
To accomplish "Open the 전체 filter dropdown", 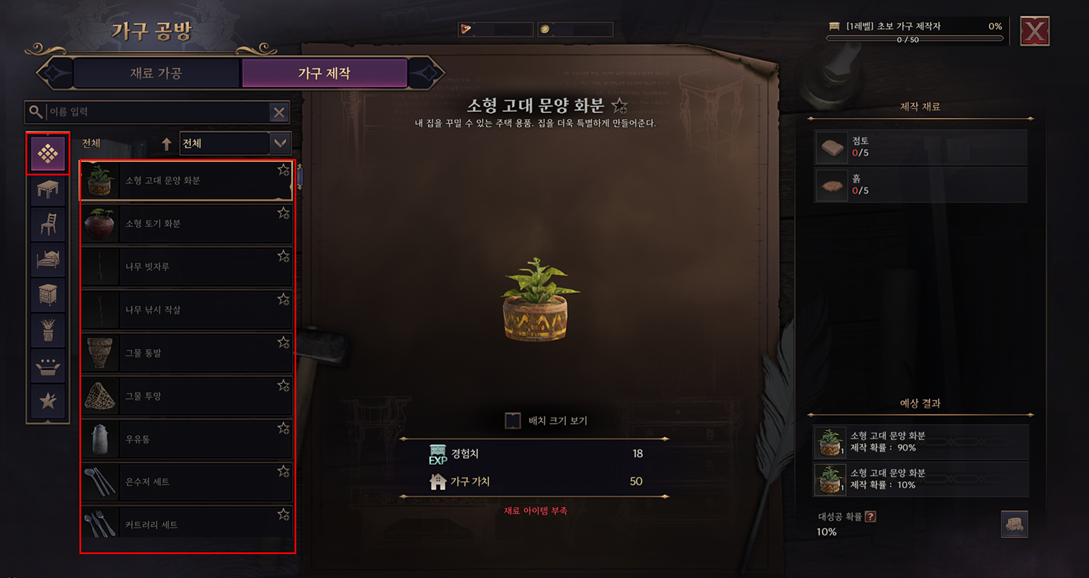I will coord(234,143).
